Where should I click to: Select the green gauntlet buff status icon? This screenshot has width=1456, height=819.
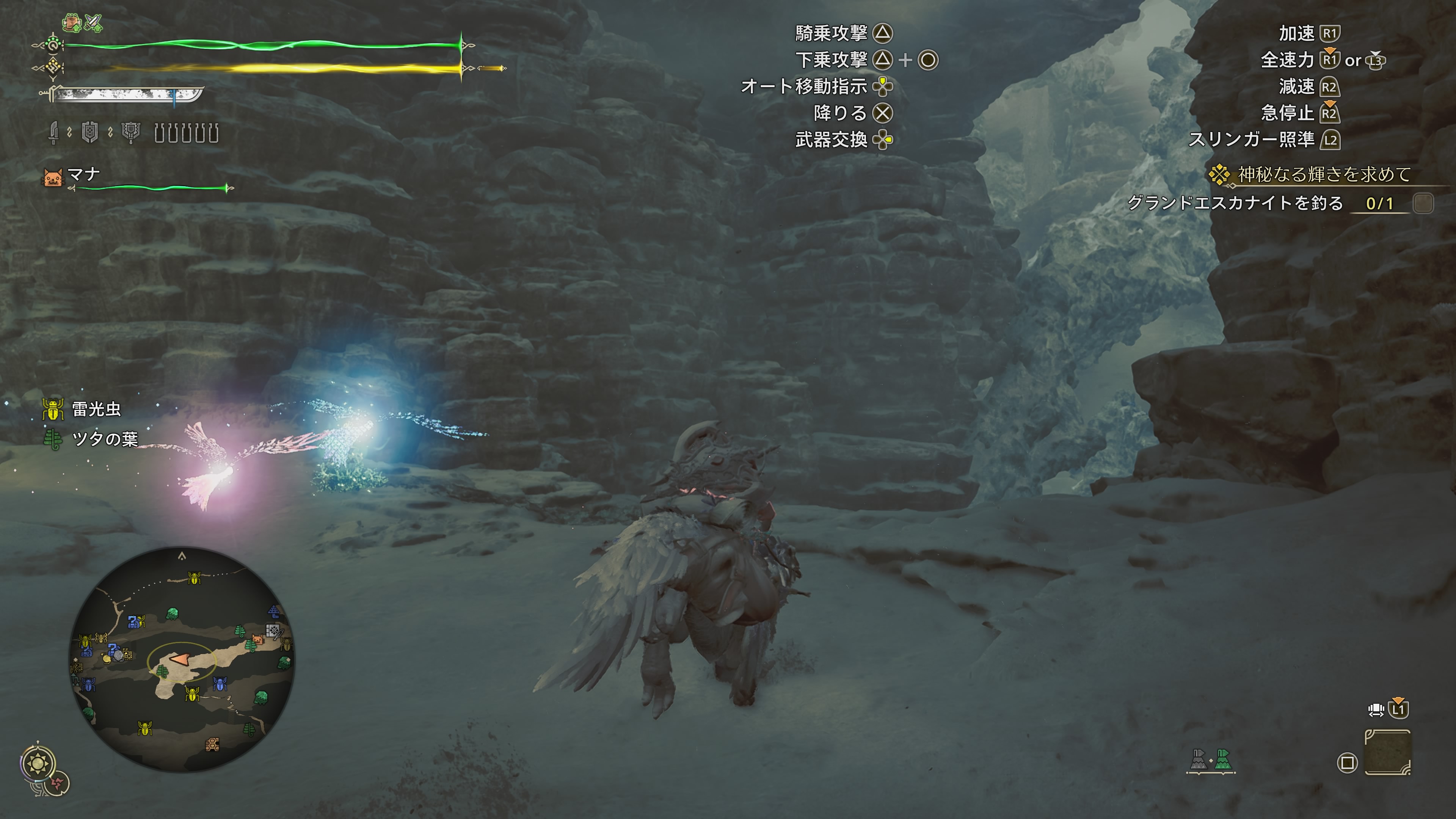click(72, 23)
